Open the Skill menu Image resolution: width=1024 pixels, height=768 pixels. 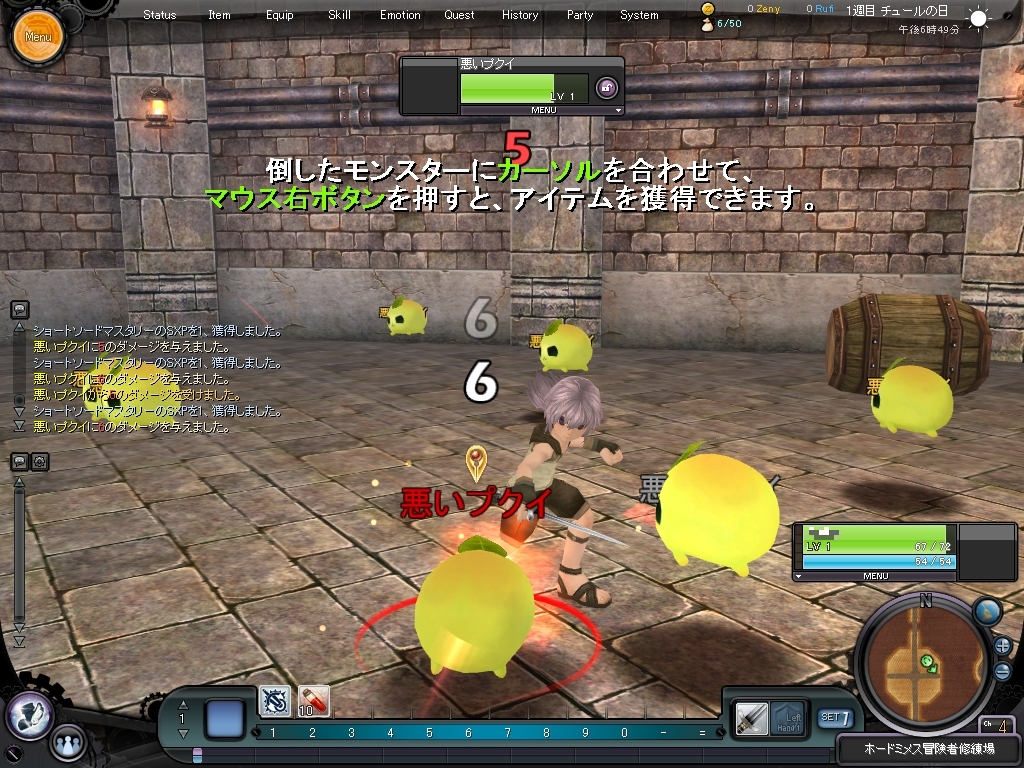(339, 15)
